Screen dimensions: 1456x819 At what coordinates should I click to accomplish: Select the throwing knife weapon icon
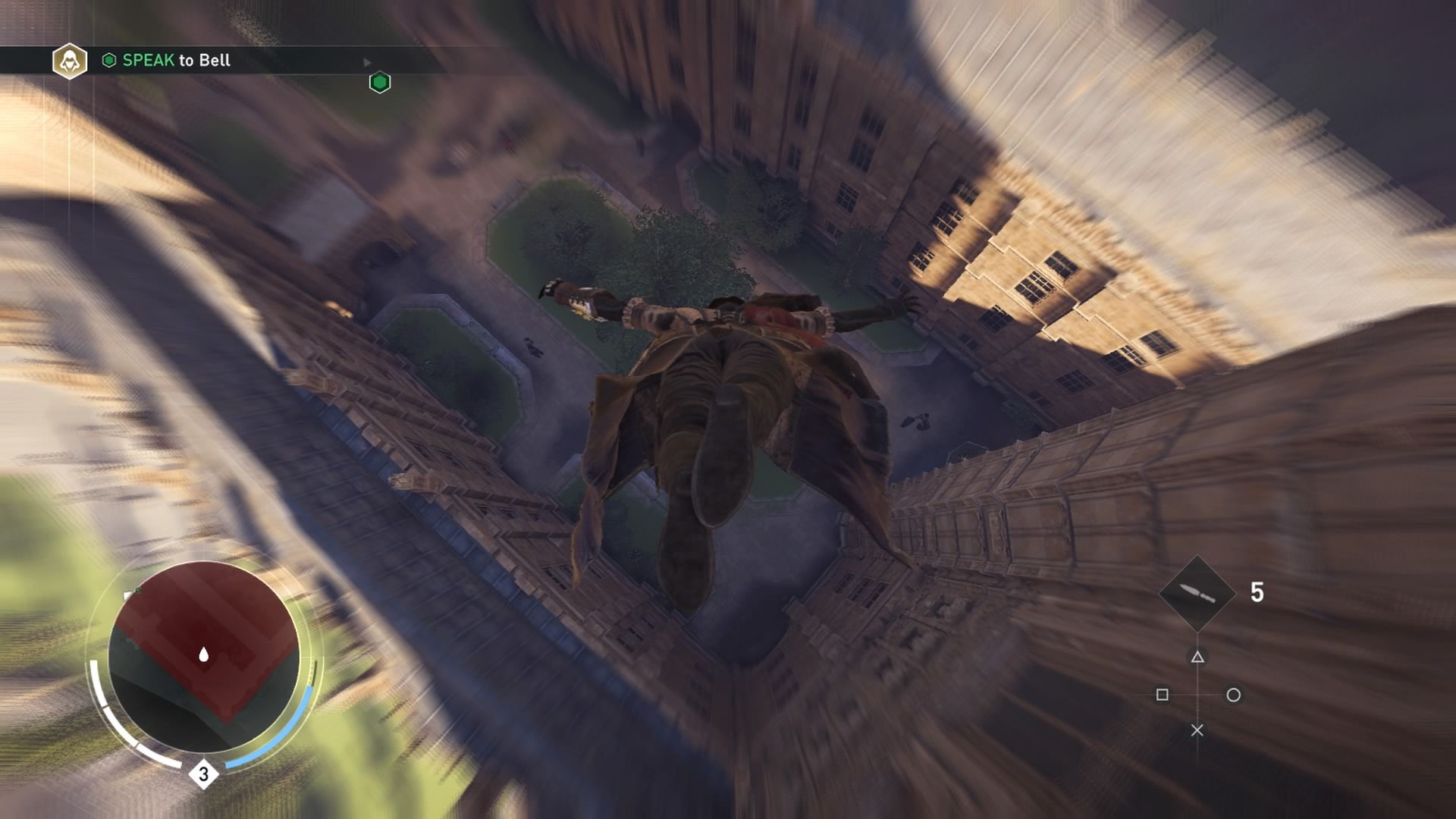click(x=1197, y=593)
